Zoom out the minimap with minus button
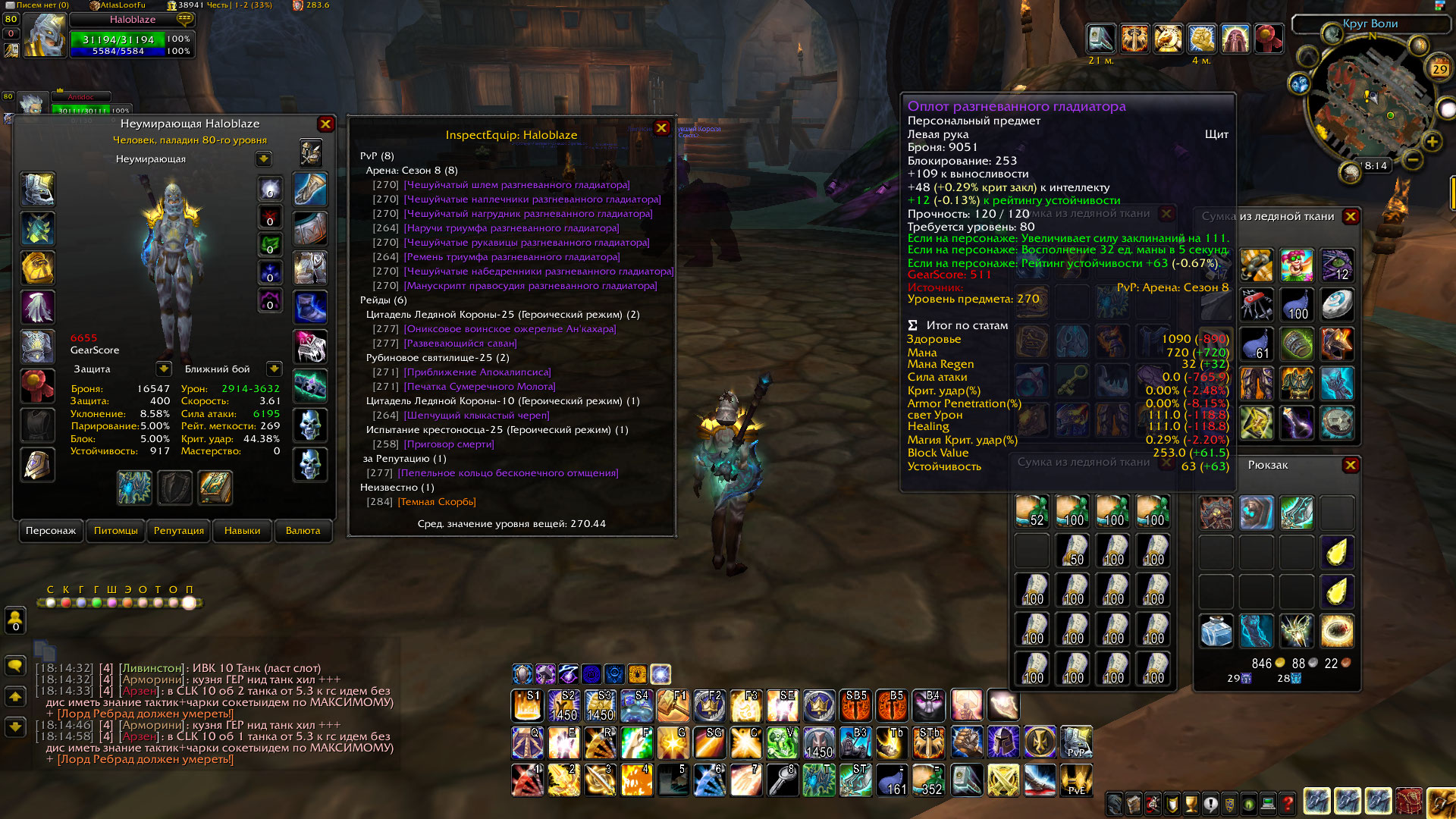Viewport: 1456px width, 819px height. 1412,160
